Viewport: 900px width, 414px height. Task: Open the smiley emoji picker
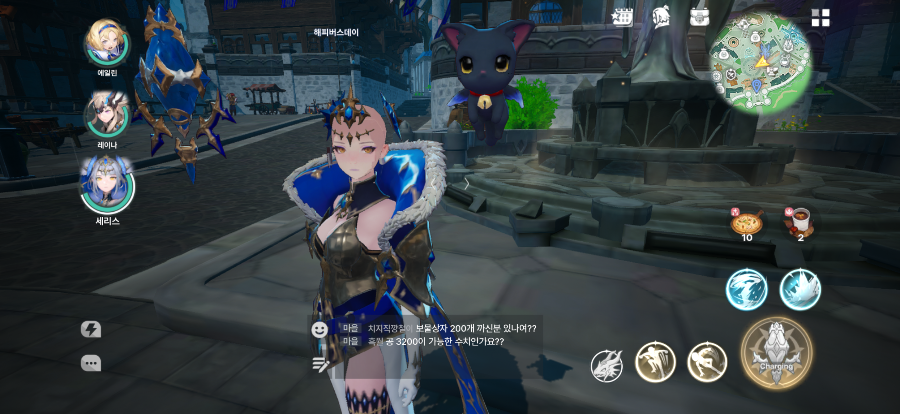tap(320, 328)
